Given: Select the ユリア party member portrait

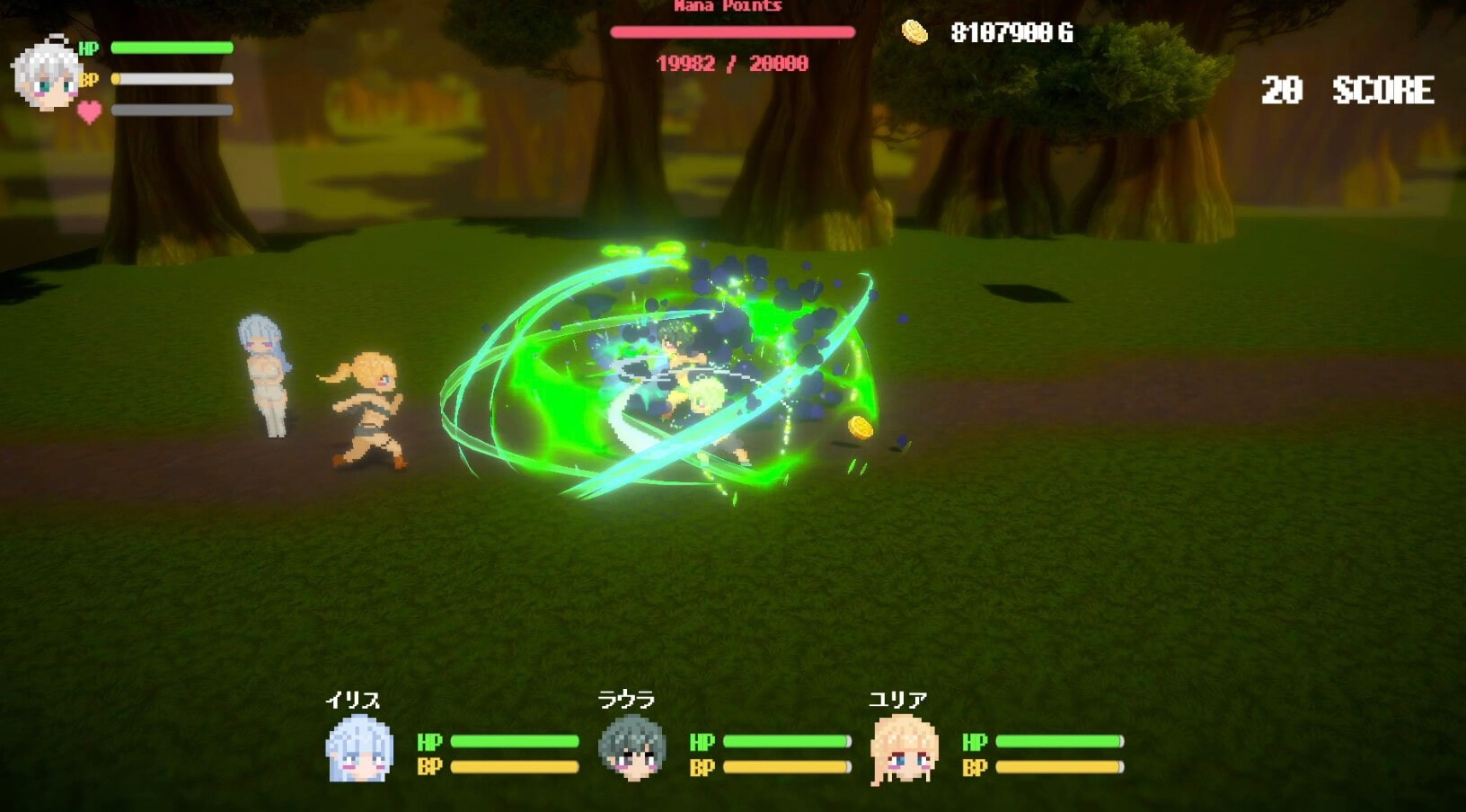Looking at the screenshot, I should pos(904,749).
